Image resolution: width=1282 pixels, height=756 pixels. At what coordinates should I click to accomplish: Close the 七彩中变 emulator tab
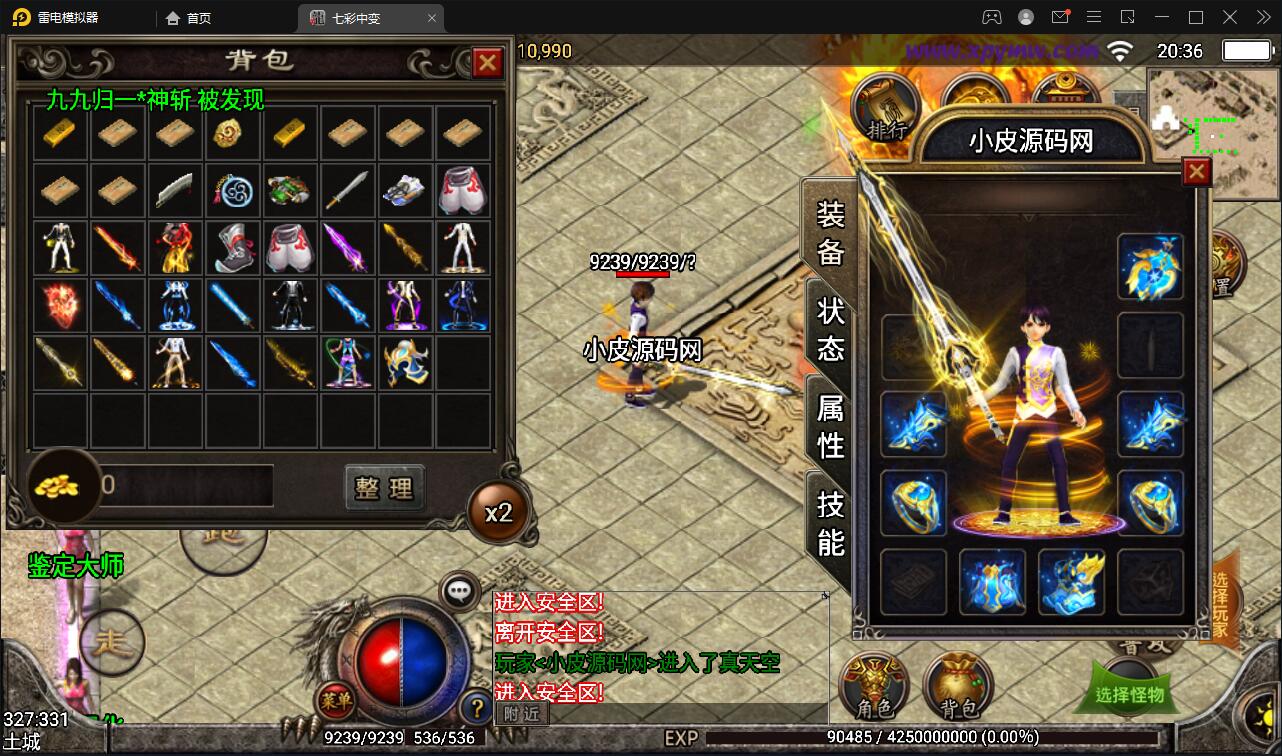(432, 18)
